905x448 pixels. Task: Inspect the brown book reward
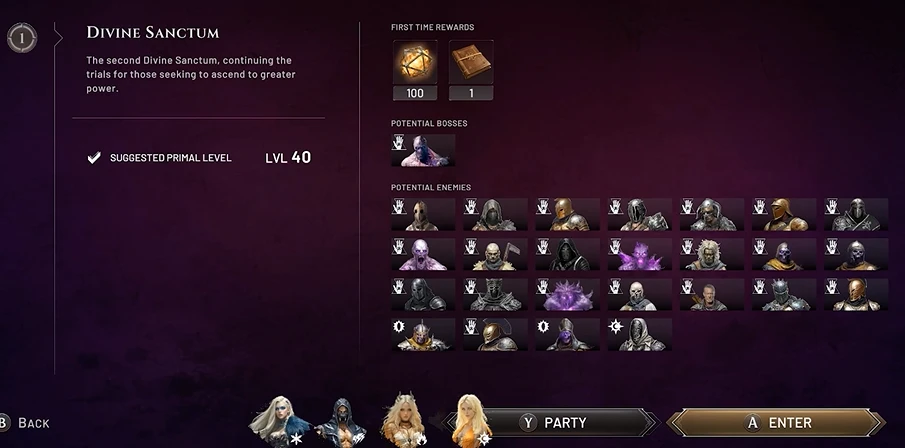pos(470,63)
